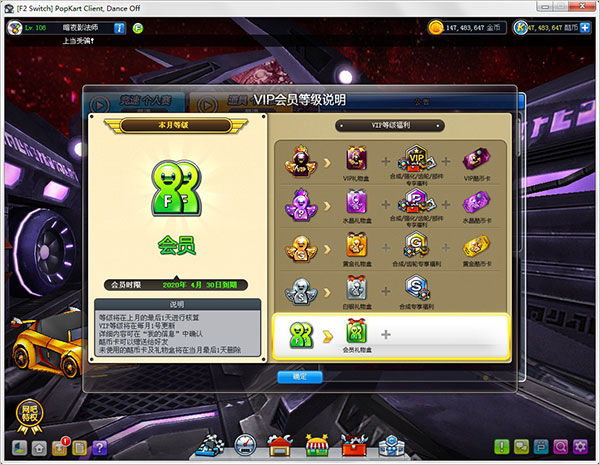Select the orange 黄金礼物盒 gift box
This screenshot has width=600, height=465.
pos(357,245)
